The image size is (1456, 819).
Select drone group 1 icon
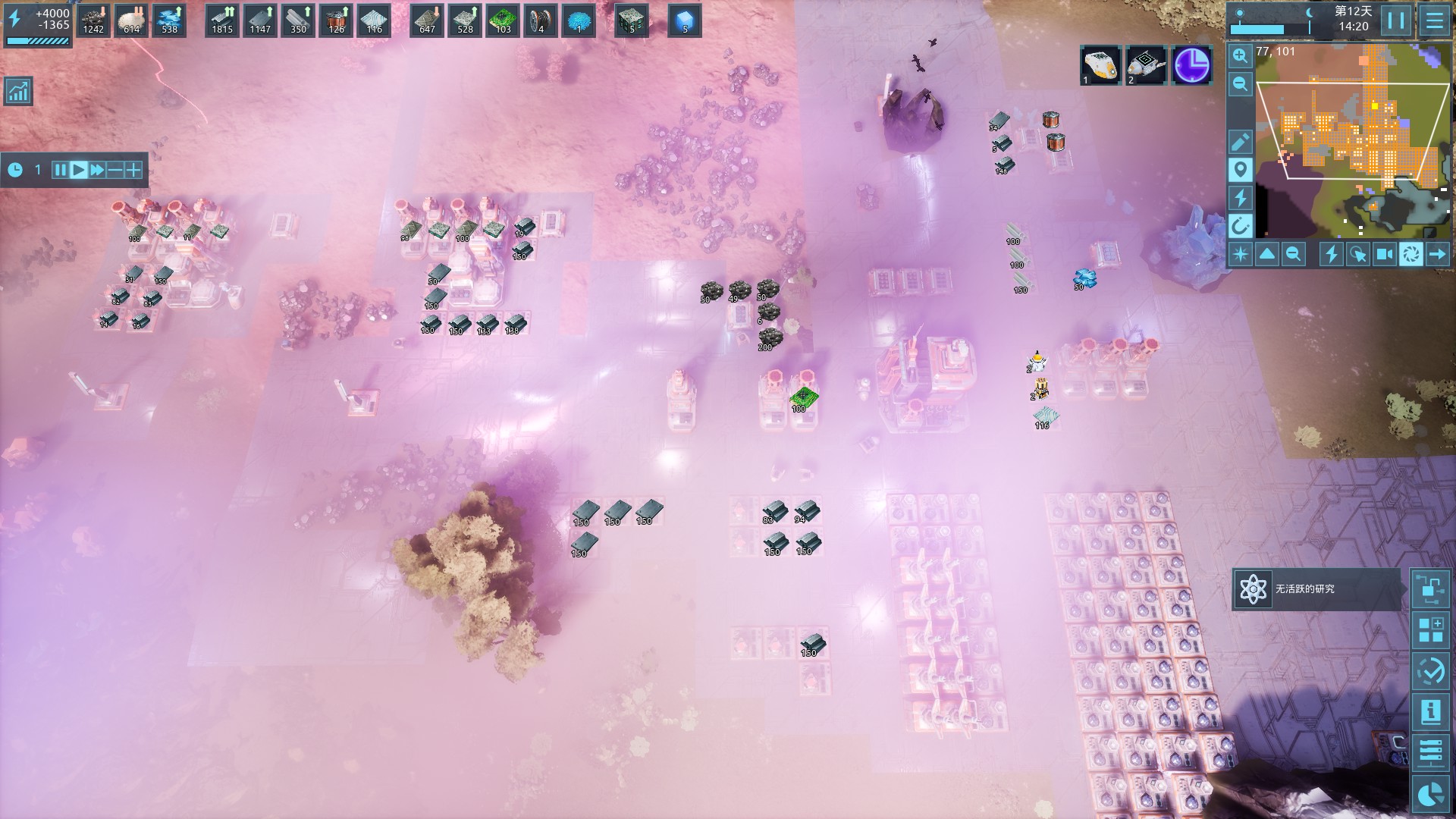(1100, 65)
